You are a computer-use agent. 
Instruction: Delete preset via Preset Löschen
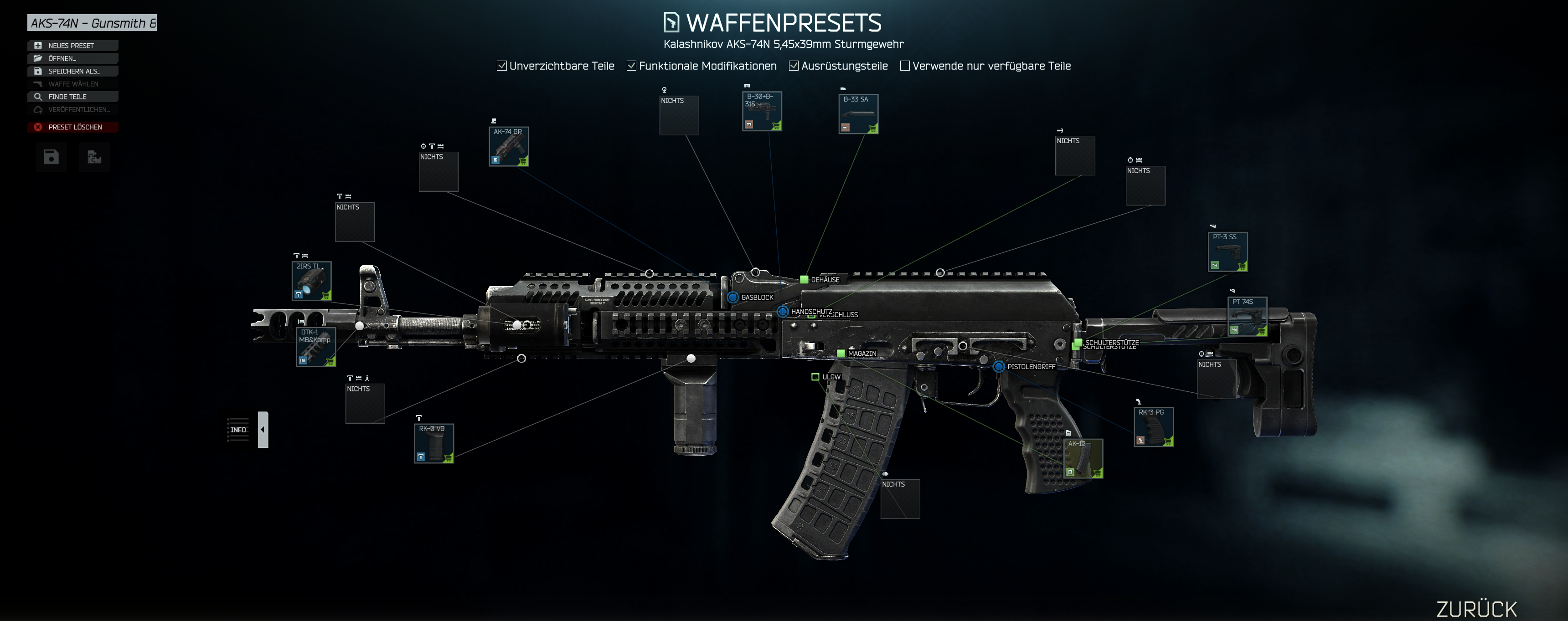72,127
